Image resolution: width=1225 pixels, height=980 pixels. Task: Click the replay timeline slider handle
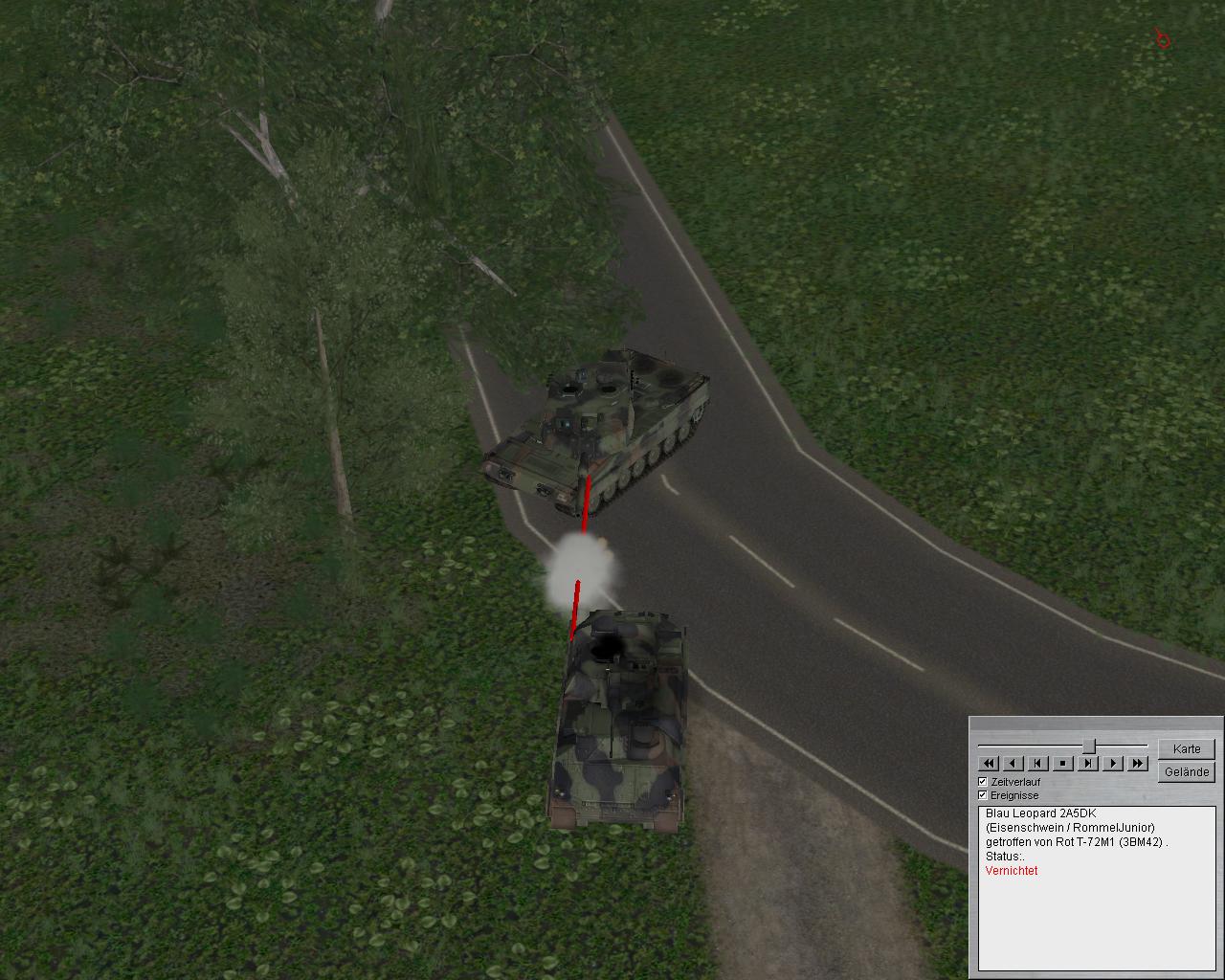tap(1088, 746)
